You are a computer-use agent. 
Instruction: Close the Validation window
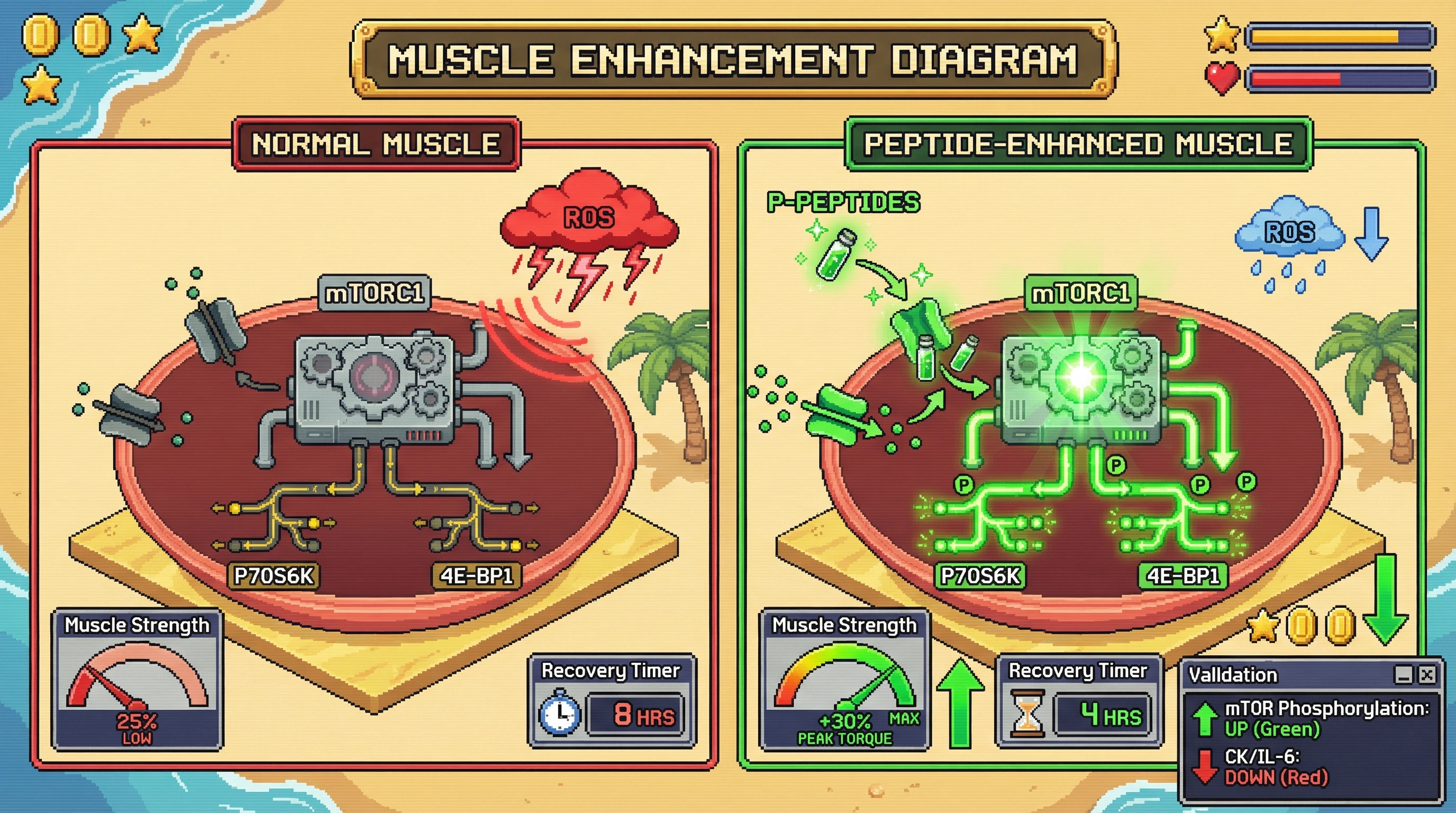pyautogui.click(x=1427, y=674)
